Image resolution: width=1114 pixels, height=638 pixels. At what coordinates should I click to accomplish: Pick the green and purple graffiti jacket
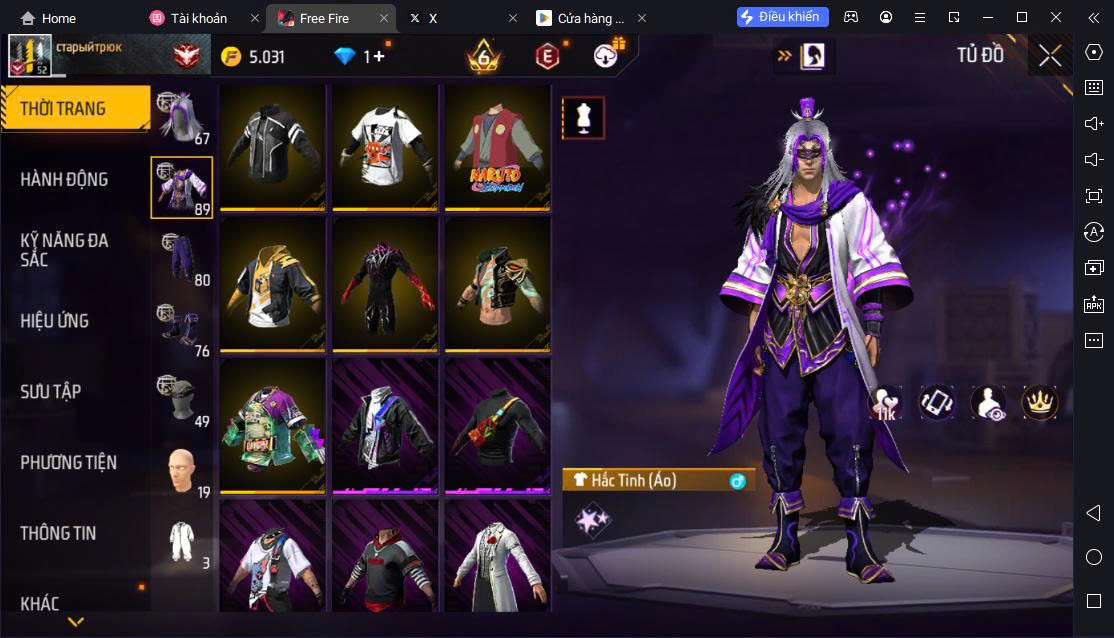coord(272,426)
